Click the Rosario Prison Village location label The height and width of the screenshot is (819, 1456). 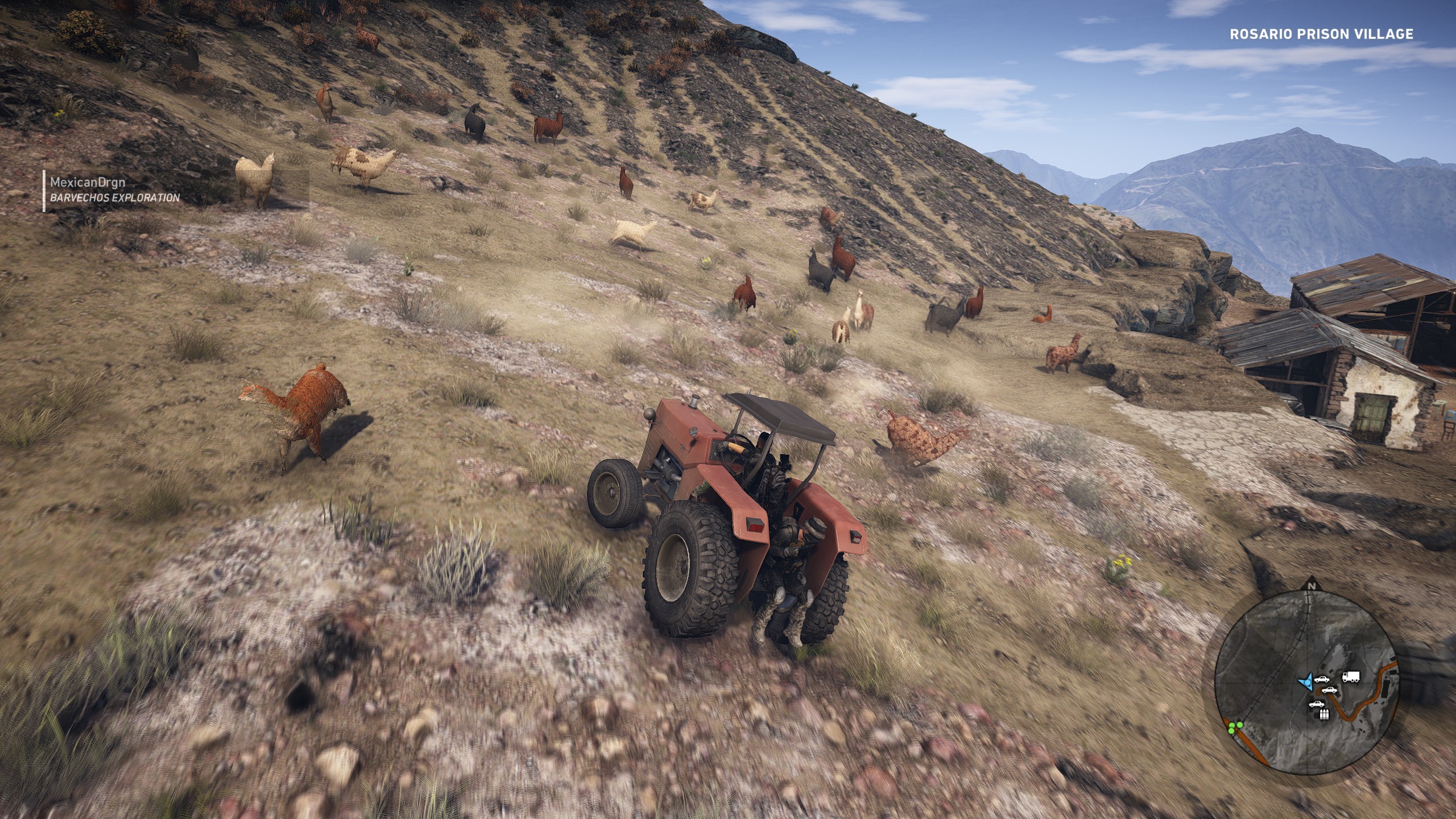pos(1321,35)
